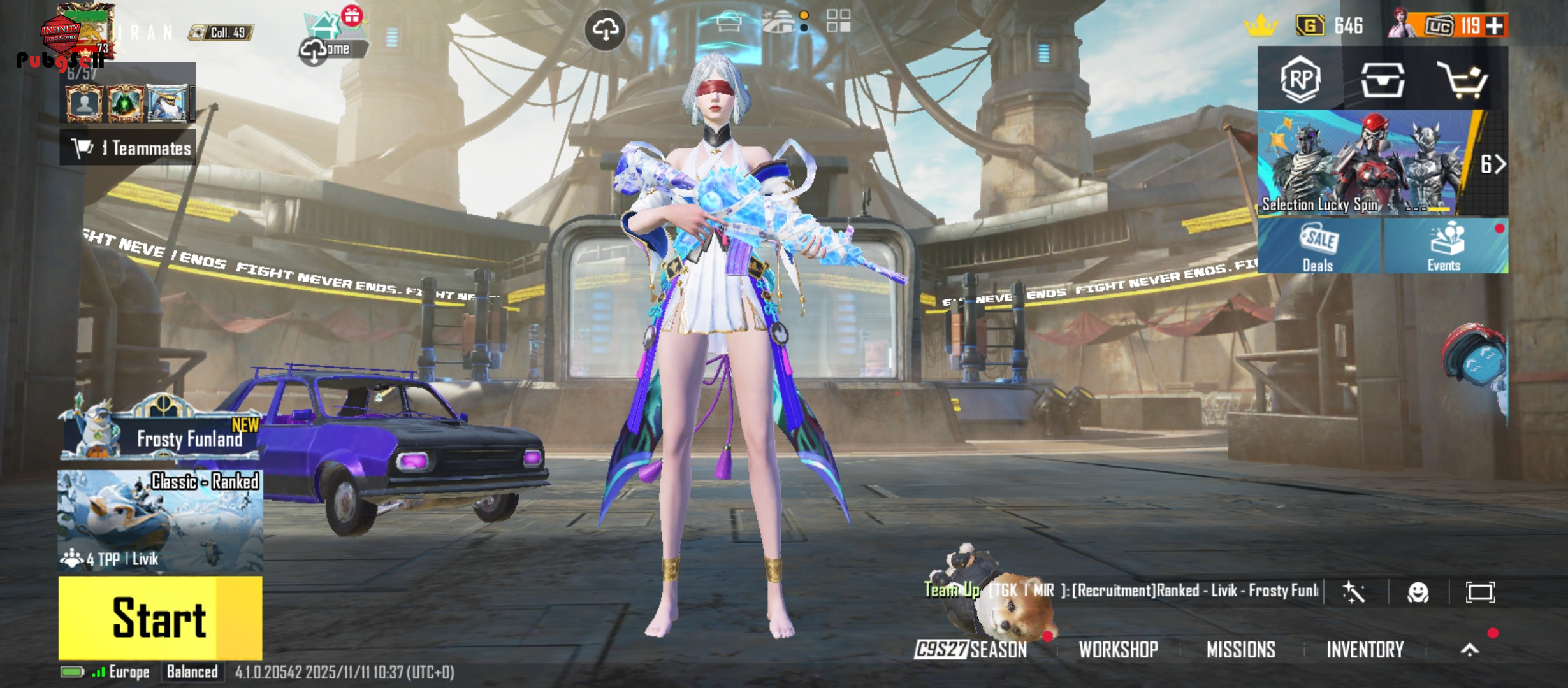Tap the yellow Start button
This screenshot has height=688, width=1568.
coord(159,617)
